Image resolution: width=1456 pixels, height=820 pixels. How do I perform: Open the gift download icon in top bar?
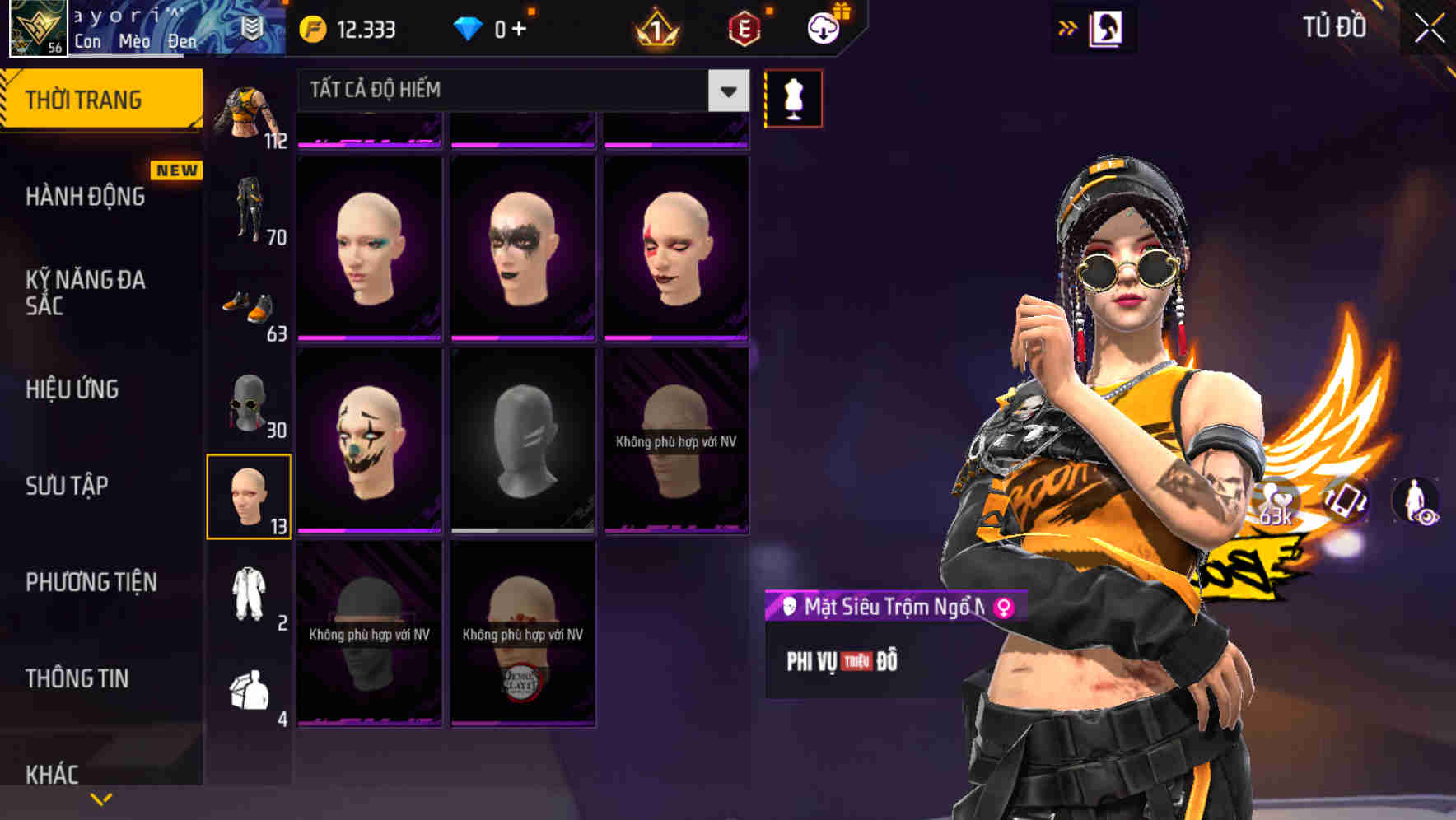coord(824,27)
